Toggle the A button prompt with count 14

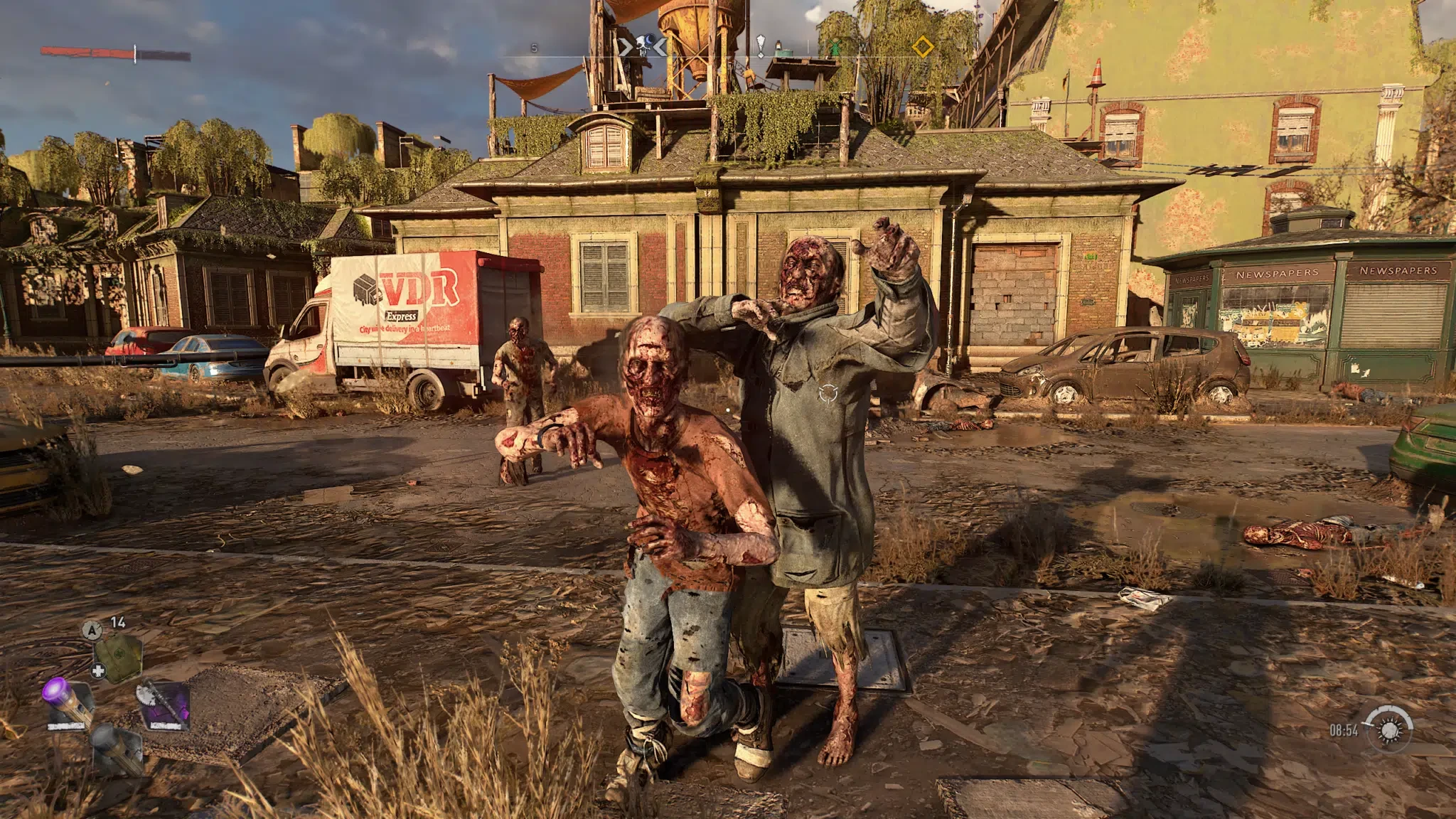pos(93,630)
